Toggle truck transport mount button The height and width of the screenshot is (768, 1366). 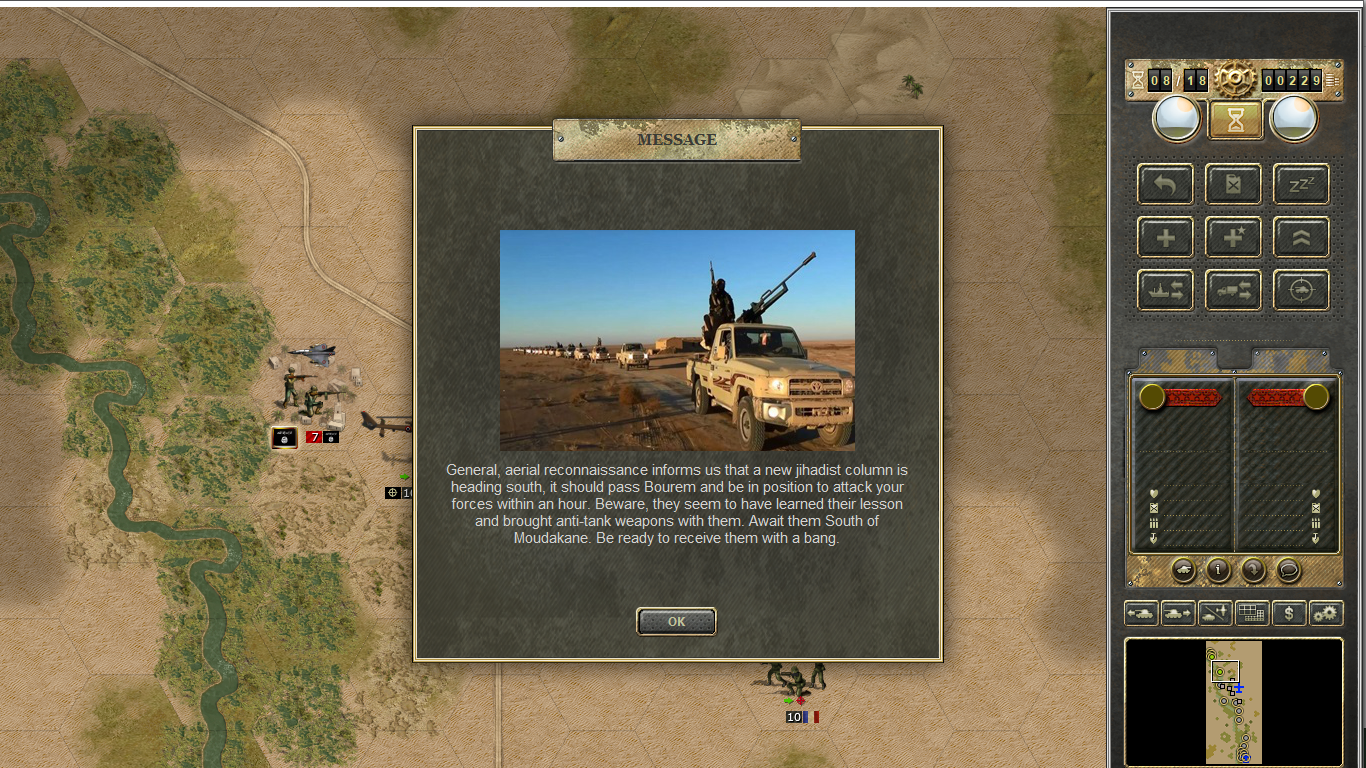(1233, 290)
